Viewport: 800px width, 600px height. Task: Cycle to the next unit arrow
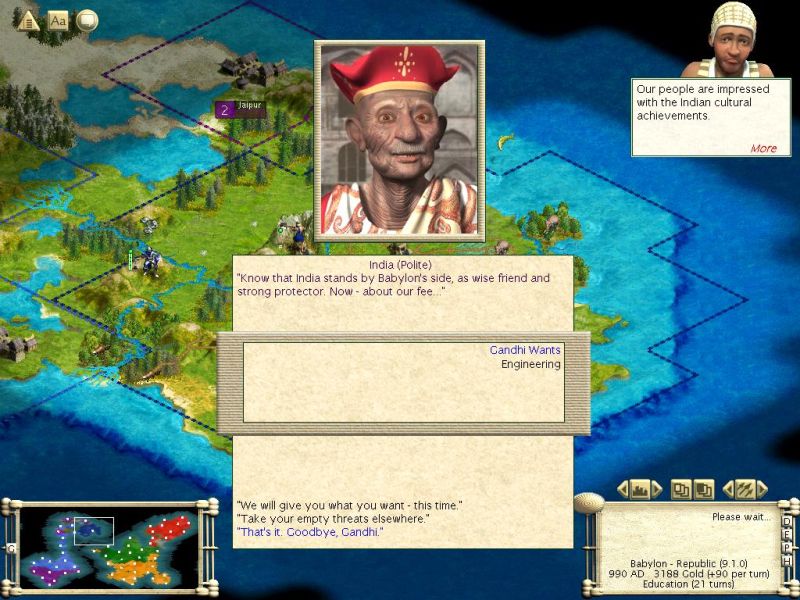pos(762,490)
